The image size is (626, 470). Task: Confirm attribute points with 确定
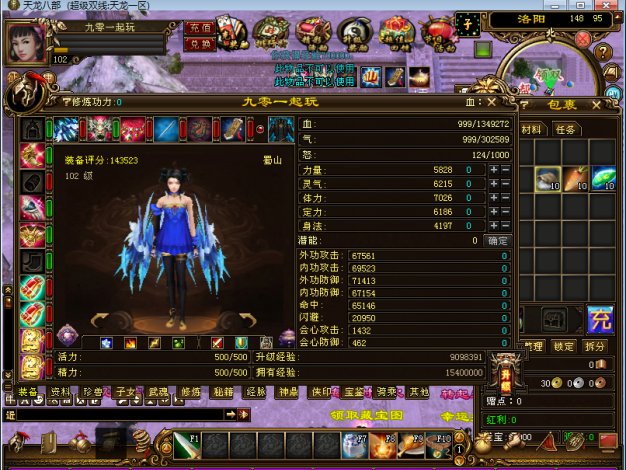(x=497, y=241)
